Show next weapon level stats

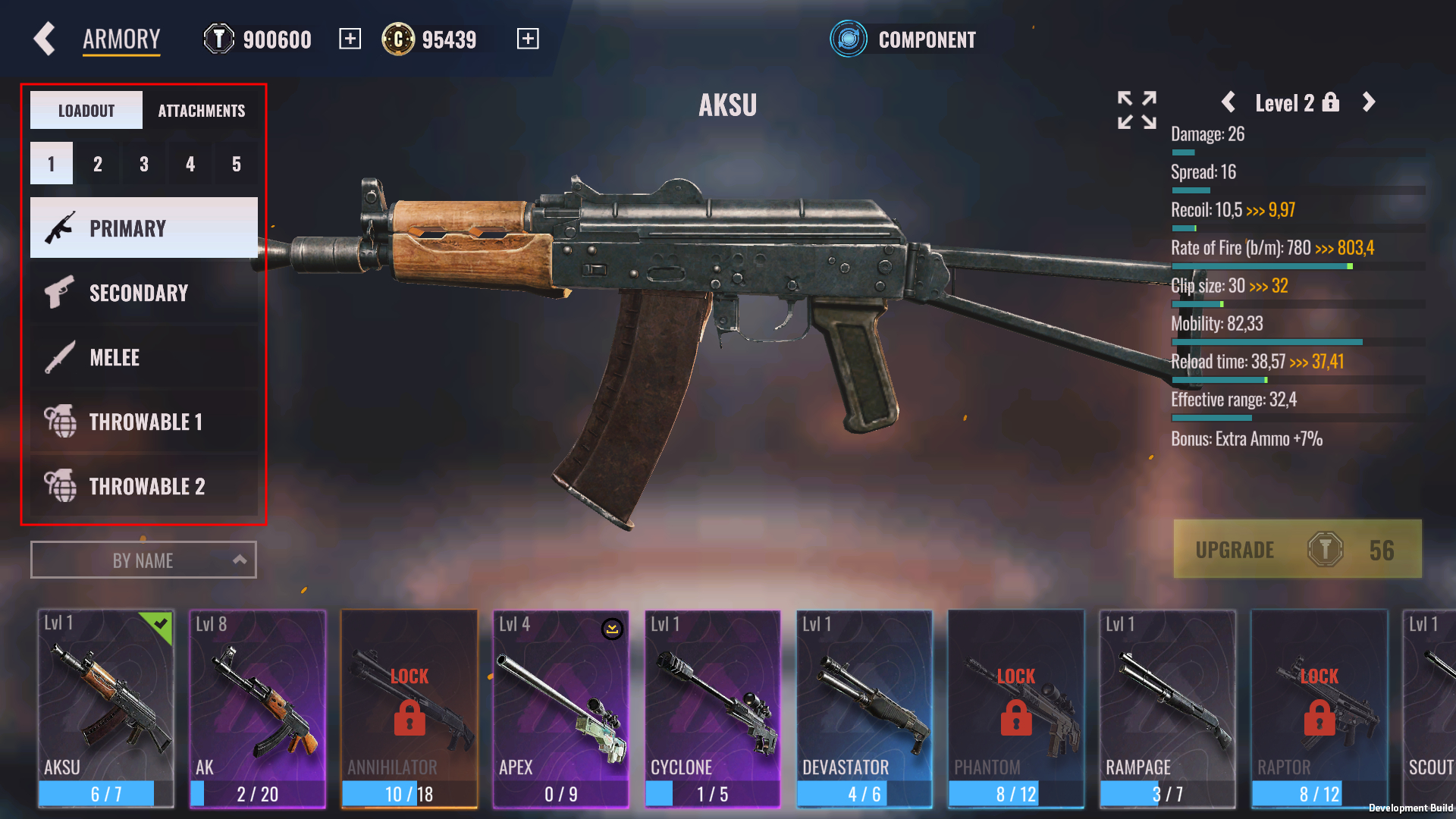click(1369, 102)
